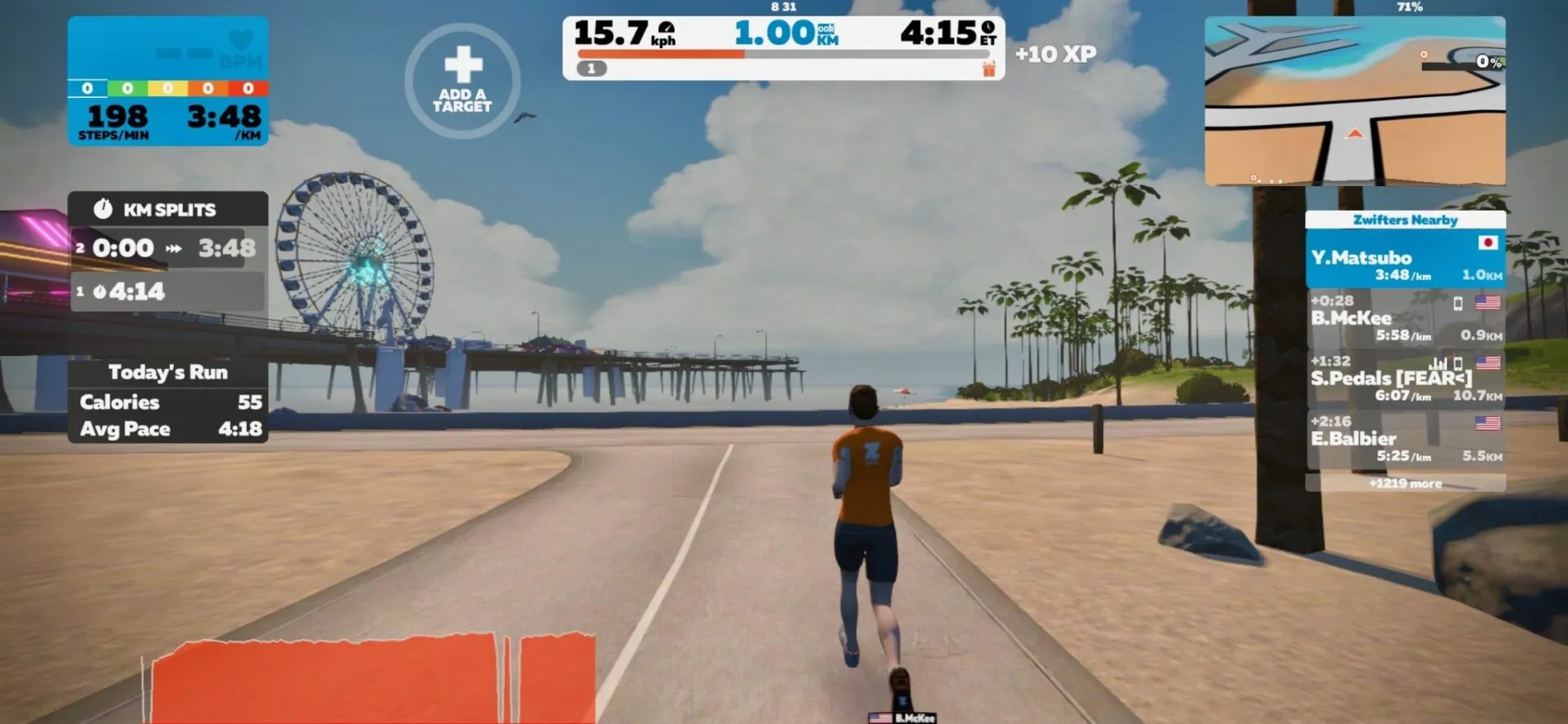The height and width of the screenshot is (724, 1568).
Task: Click the stopwatch icon on the KM Splits panel
Action: [103, 210]
